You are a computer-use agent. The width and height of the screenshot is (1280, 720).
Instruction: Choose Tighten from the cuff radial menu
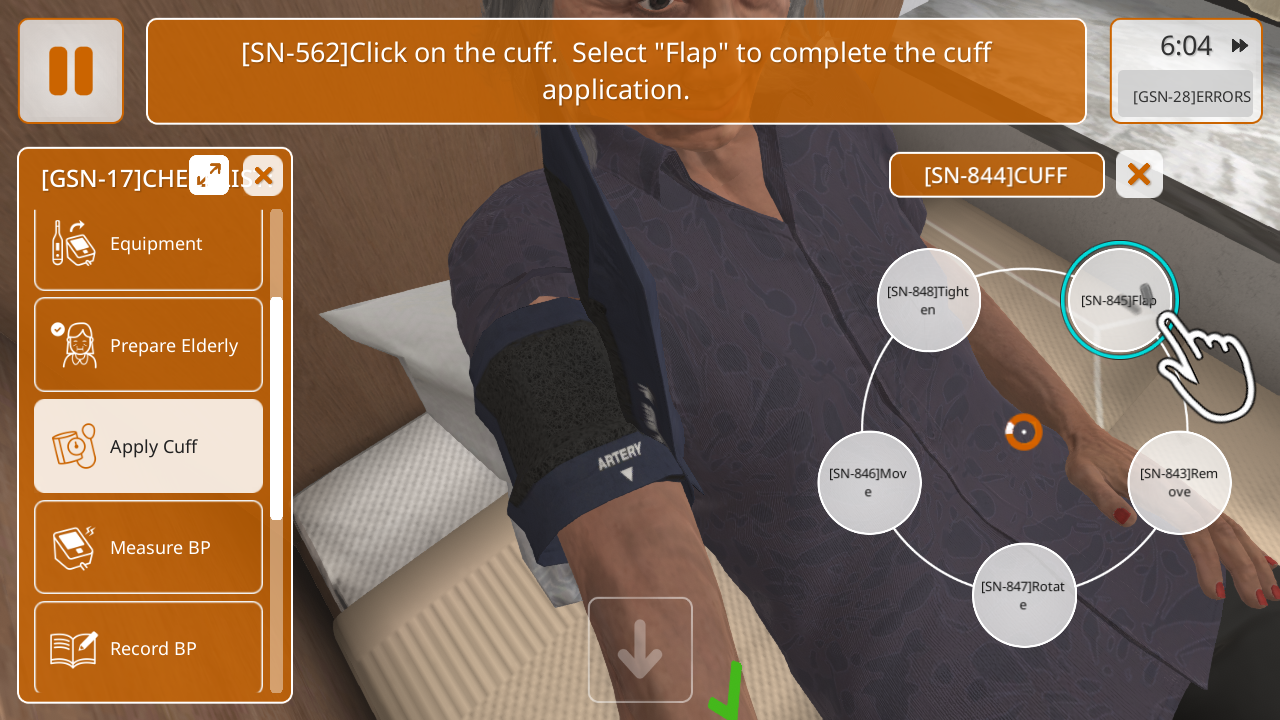pyautogui.click(x=928, y=300)
